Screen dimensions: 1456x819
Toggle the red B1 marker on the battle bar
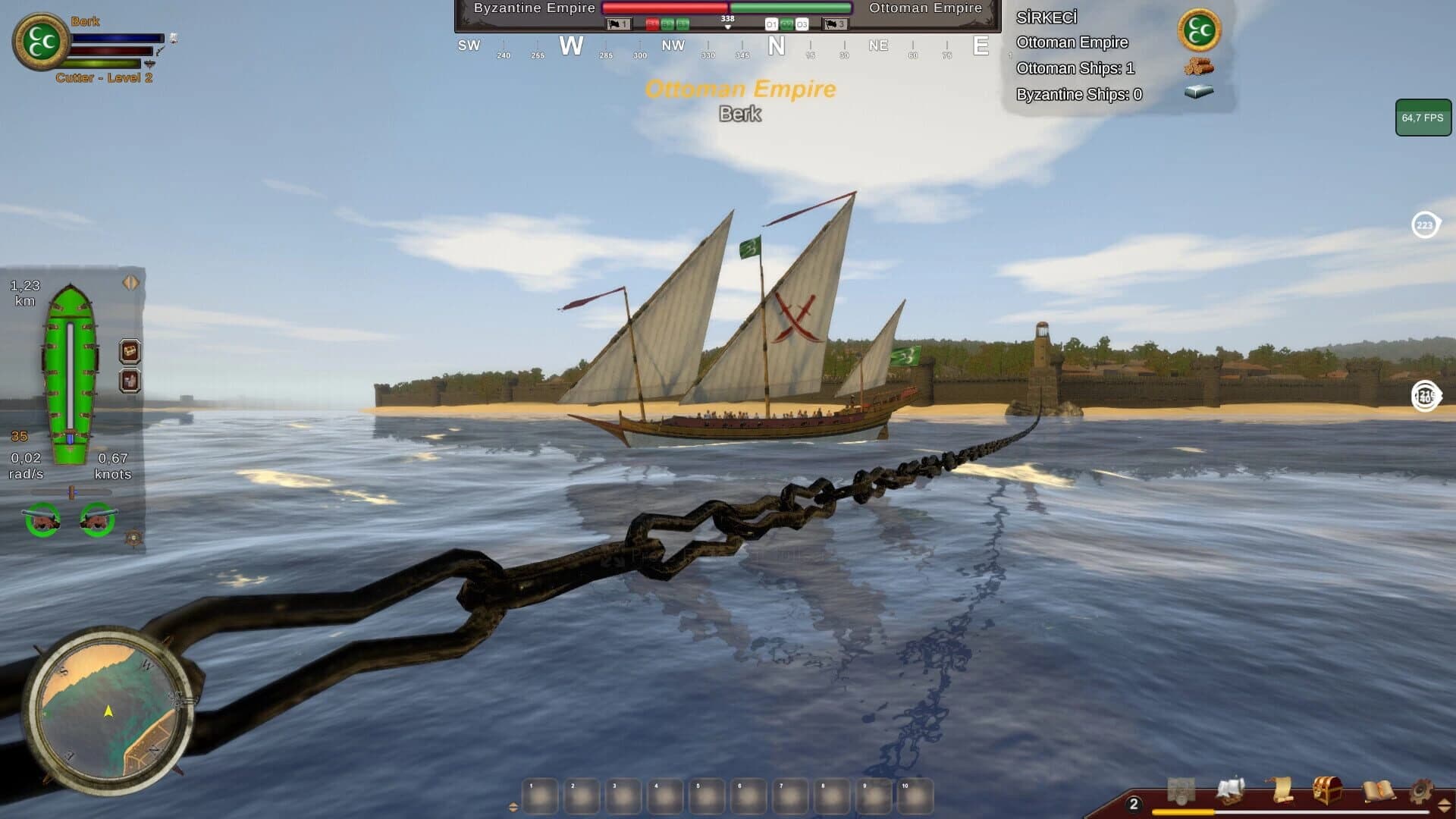[x=654, y=24]
